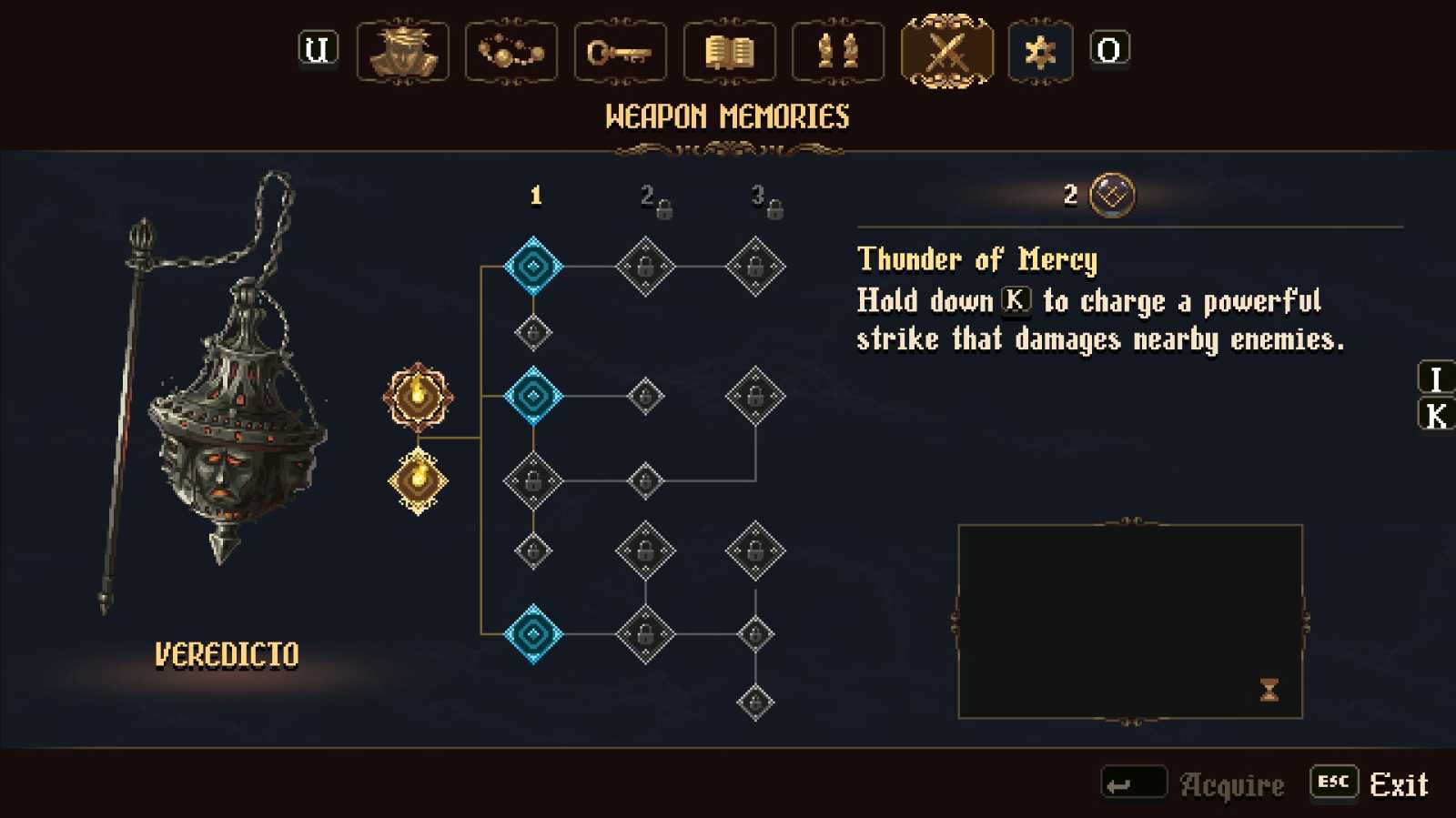Viewport: 1456px width, 818px height.
Task: Select the crossed swords Weapon Memories icon
Action: tap(946, 52)
